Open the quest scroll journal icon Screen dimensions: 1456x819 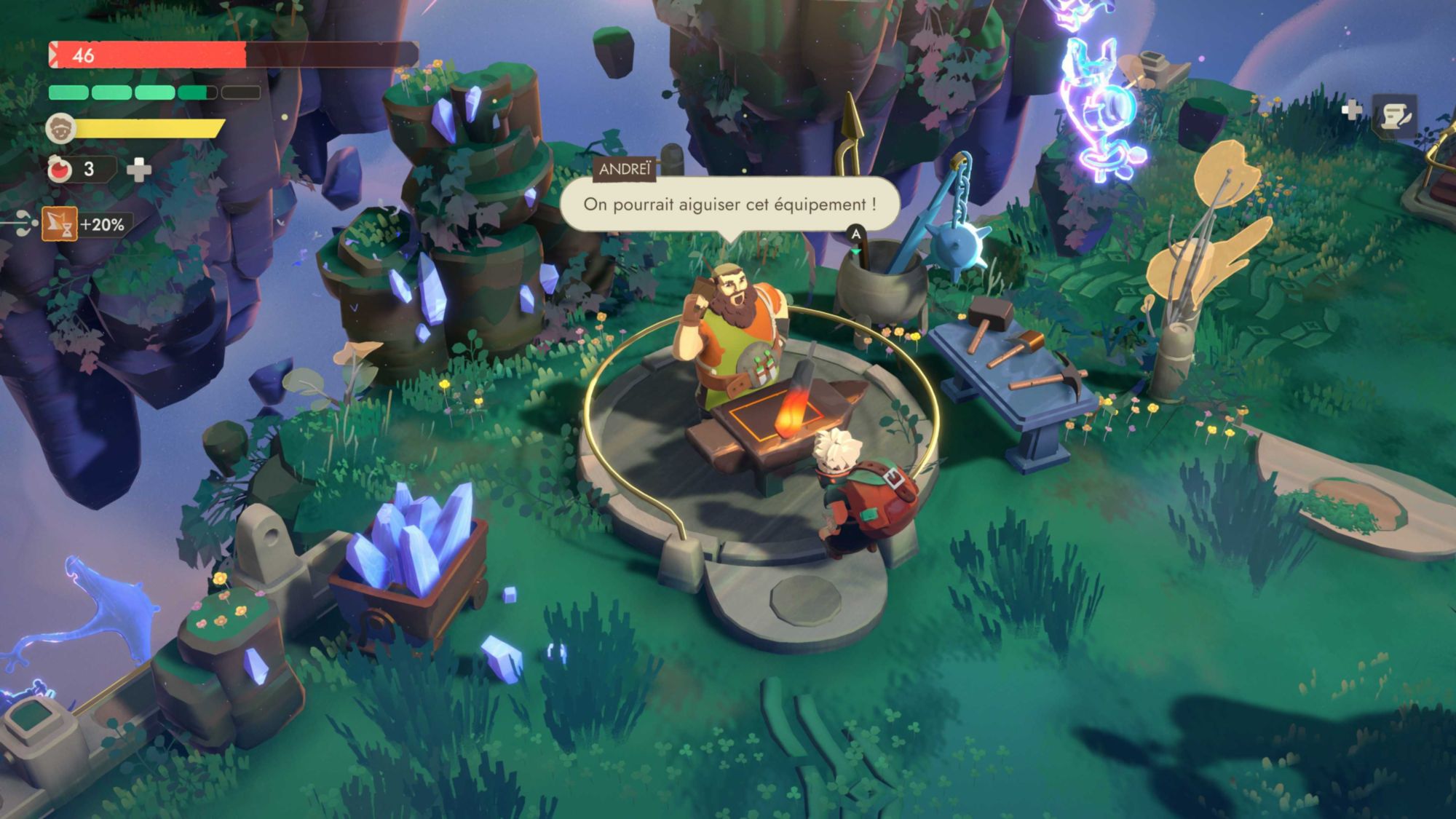(x=1394, y=116)
